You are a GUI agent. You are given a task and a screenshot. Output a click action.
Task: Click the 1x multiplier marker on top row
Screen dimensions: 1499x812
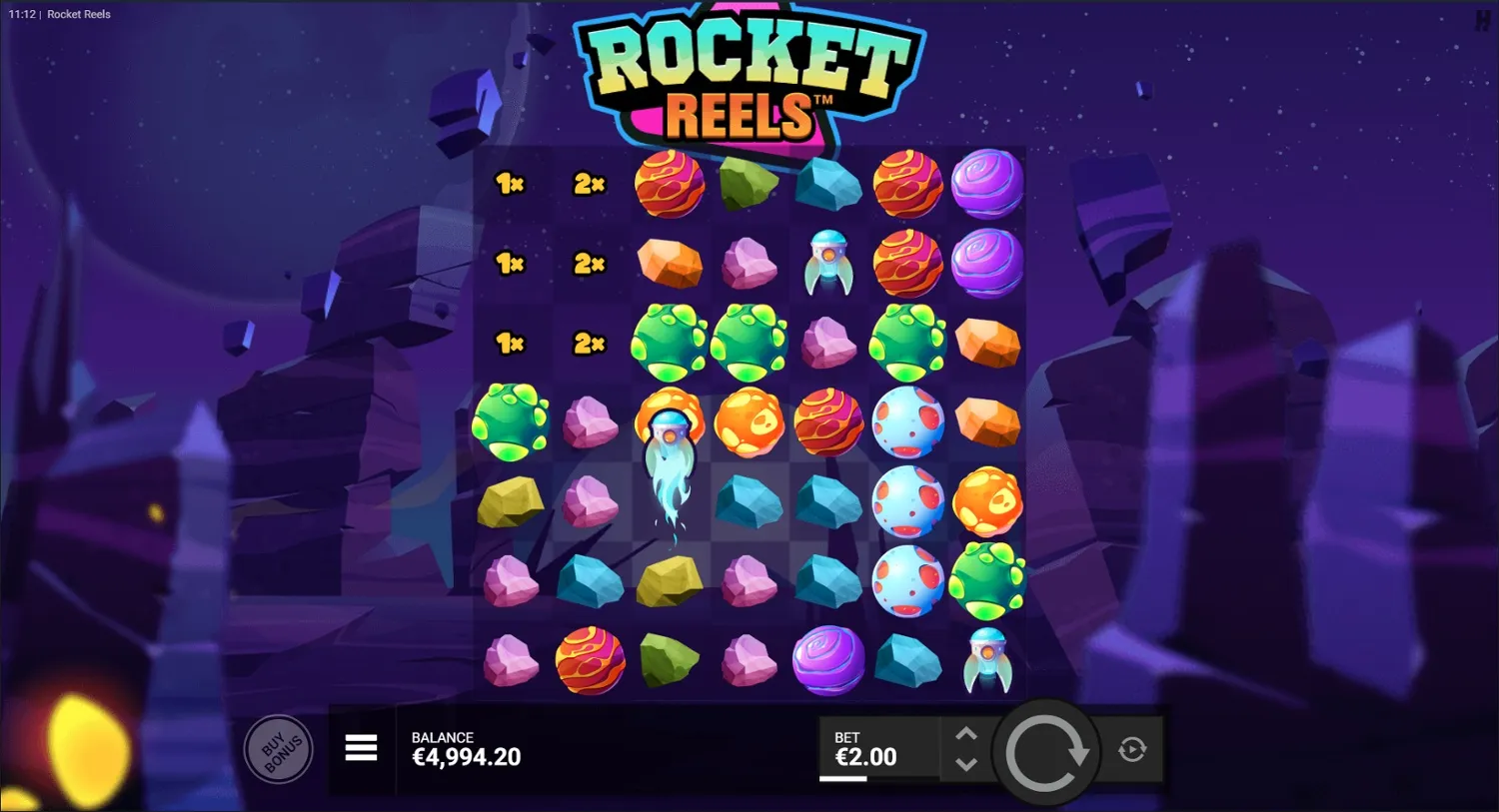508,184
